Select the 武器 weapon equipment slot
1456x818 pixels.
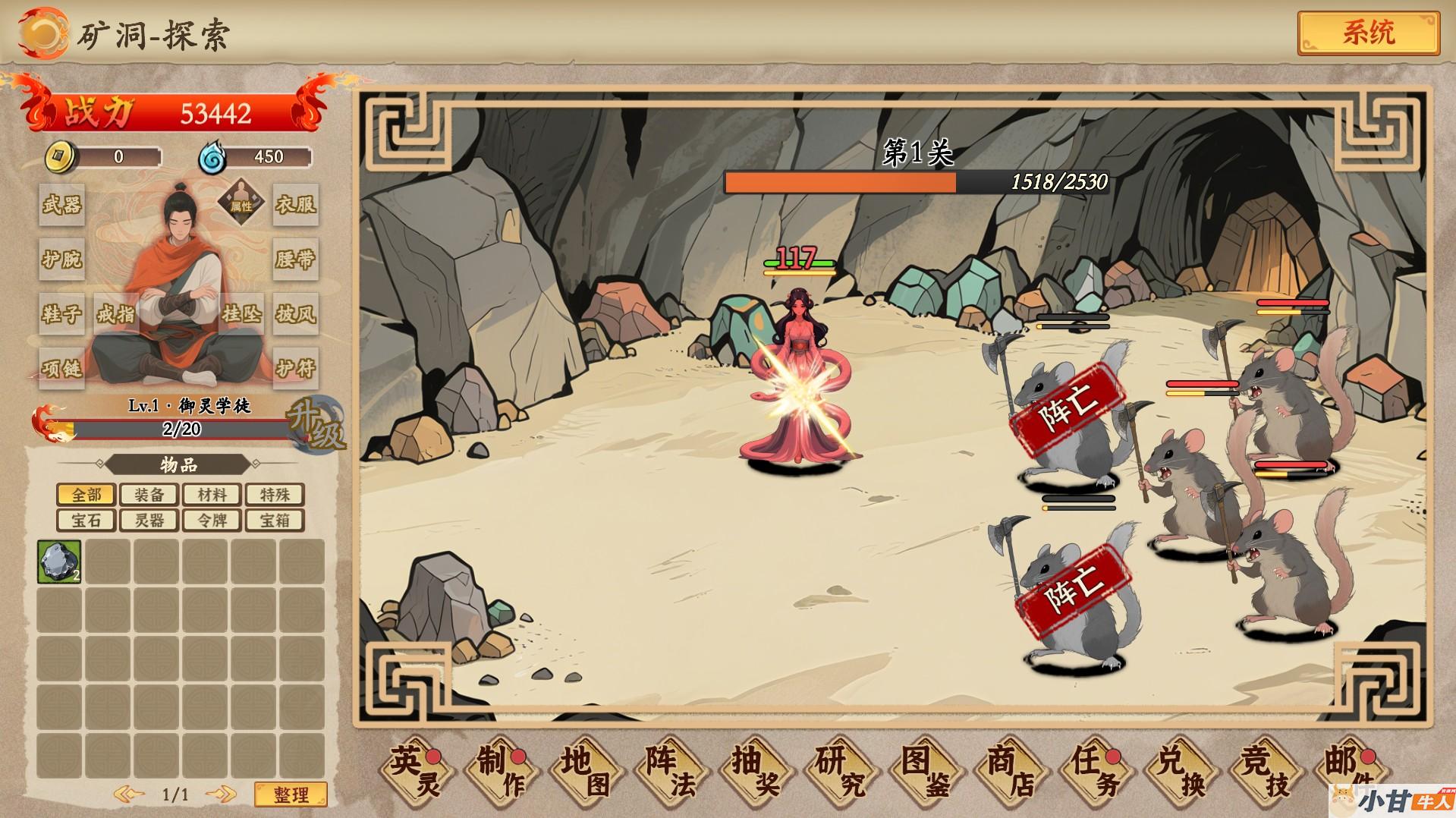coord(61,204)
